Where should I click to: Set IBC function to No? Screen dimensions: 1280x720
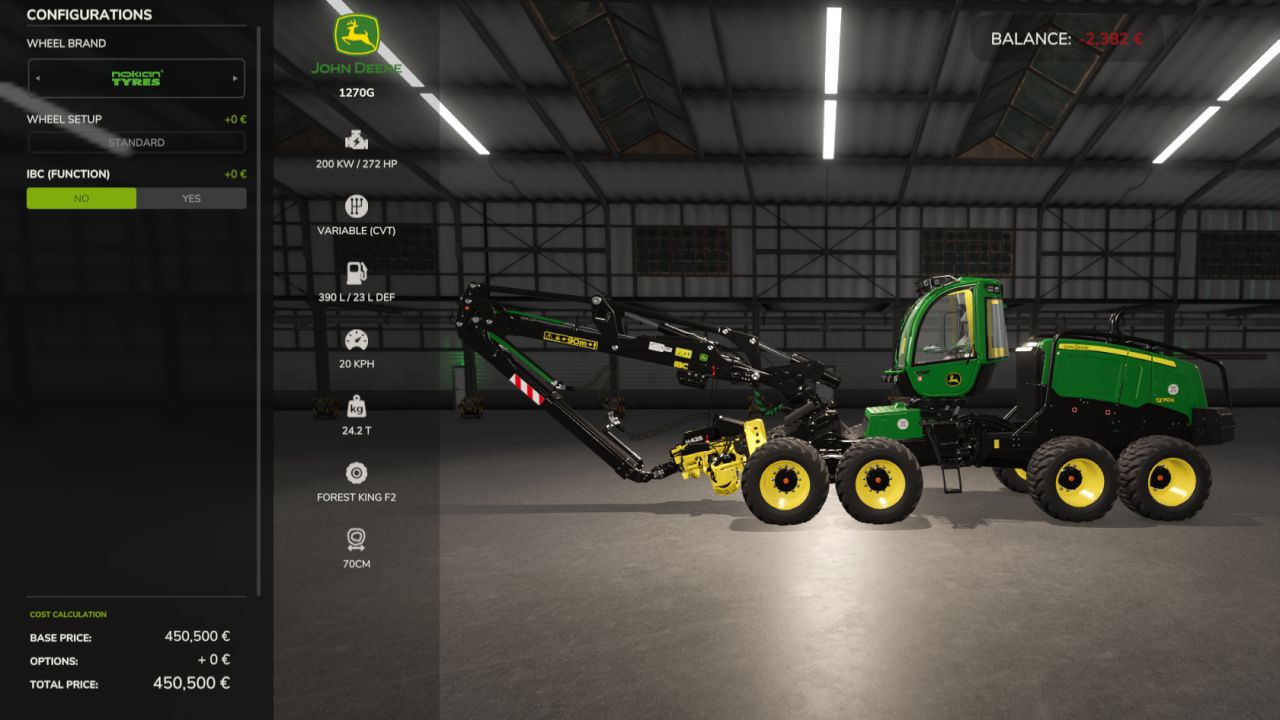pos(82,198)
